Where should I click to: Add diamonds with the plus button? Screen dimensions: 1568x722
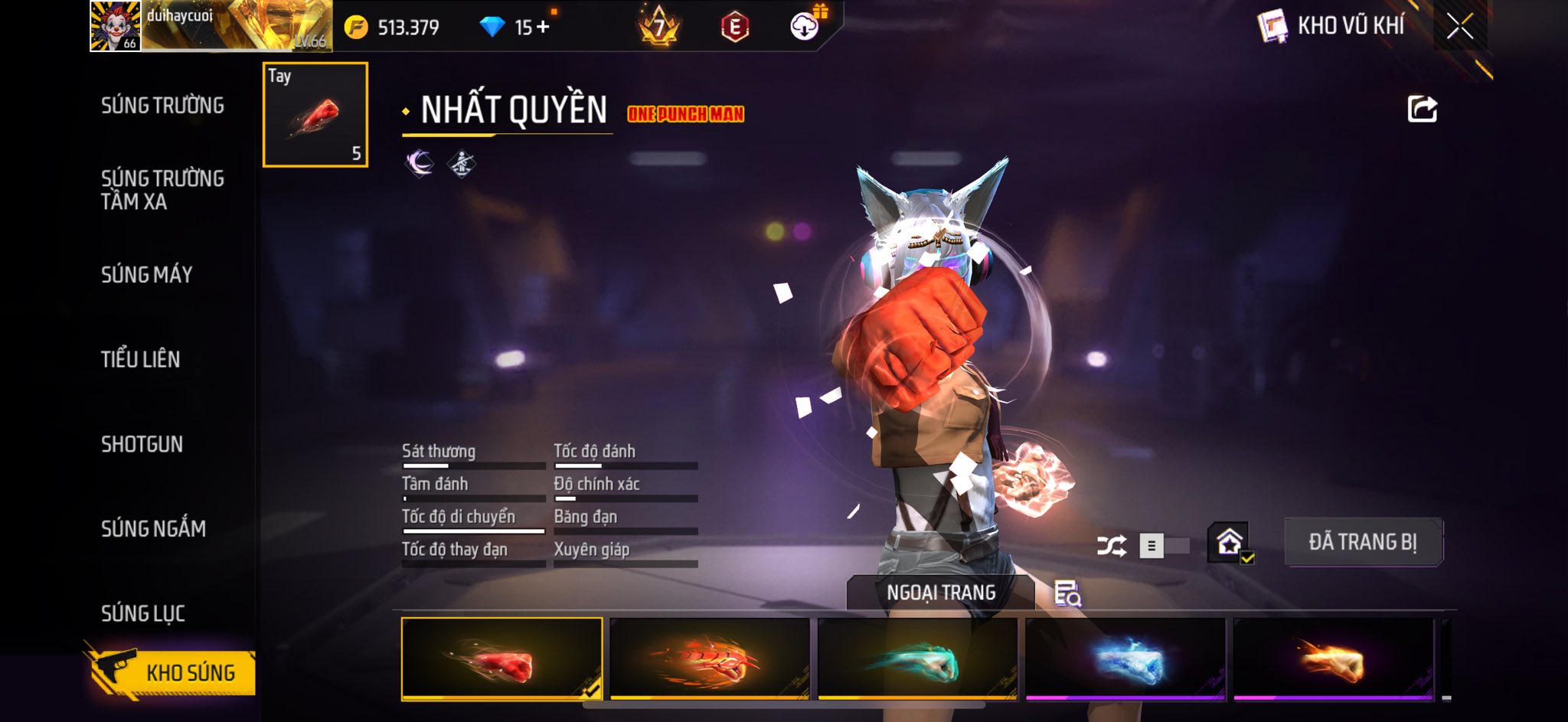tap(543, 28)
